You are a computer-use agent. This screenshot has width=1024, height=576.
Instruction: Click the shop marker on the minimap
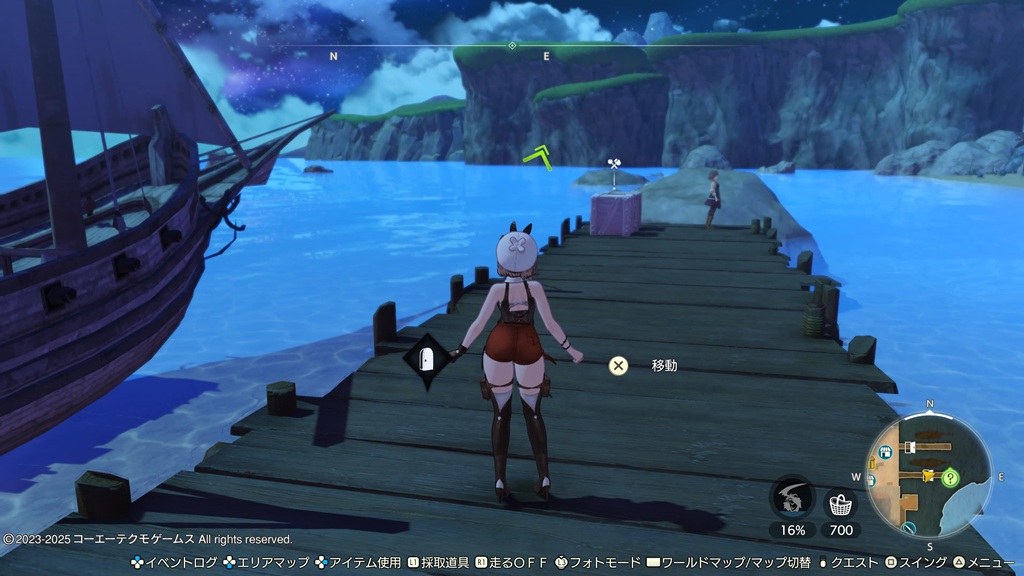coord(884,453)
